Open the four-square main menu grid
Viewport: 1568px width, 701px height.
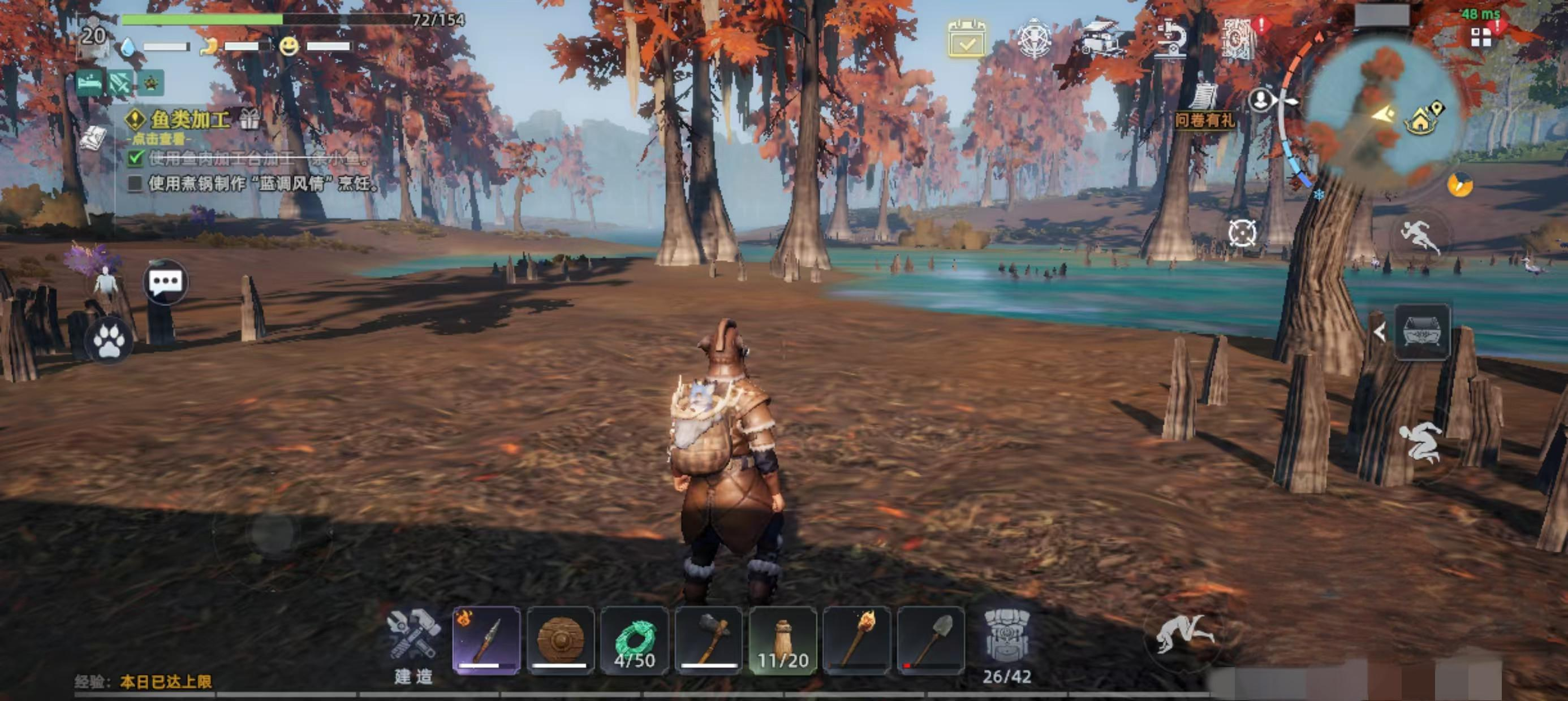1480,38
